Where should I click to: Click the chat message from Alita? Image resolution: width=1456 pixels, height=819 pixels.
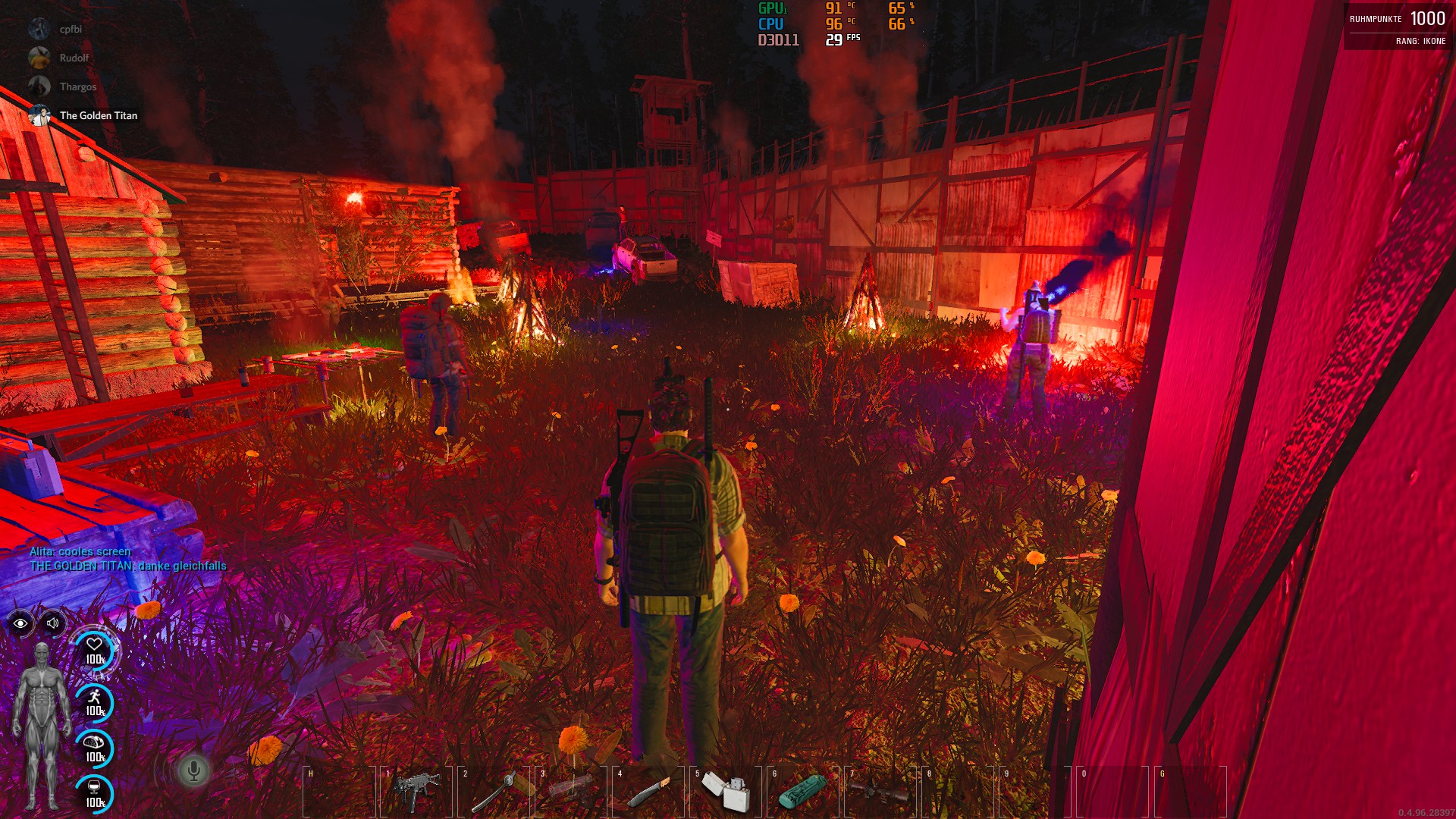[x=80, y=551]
